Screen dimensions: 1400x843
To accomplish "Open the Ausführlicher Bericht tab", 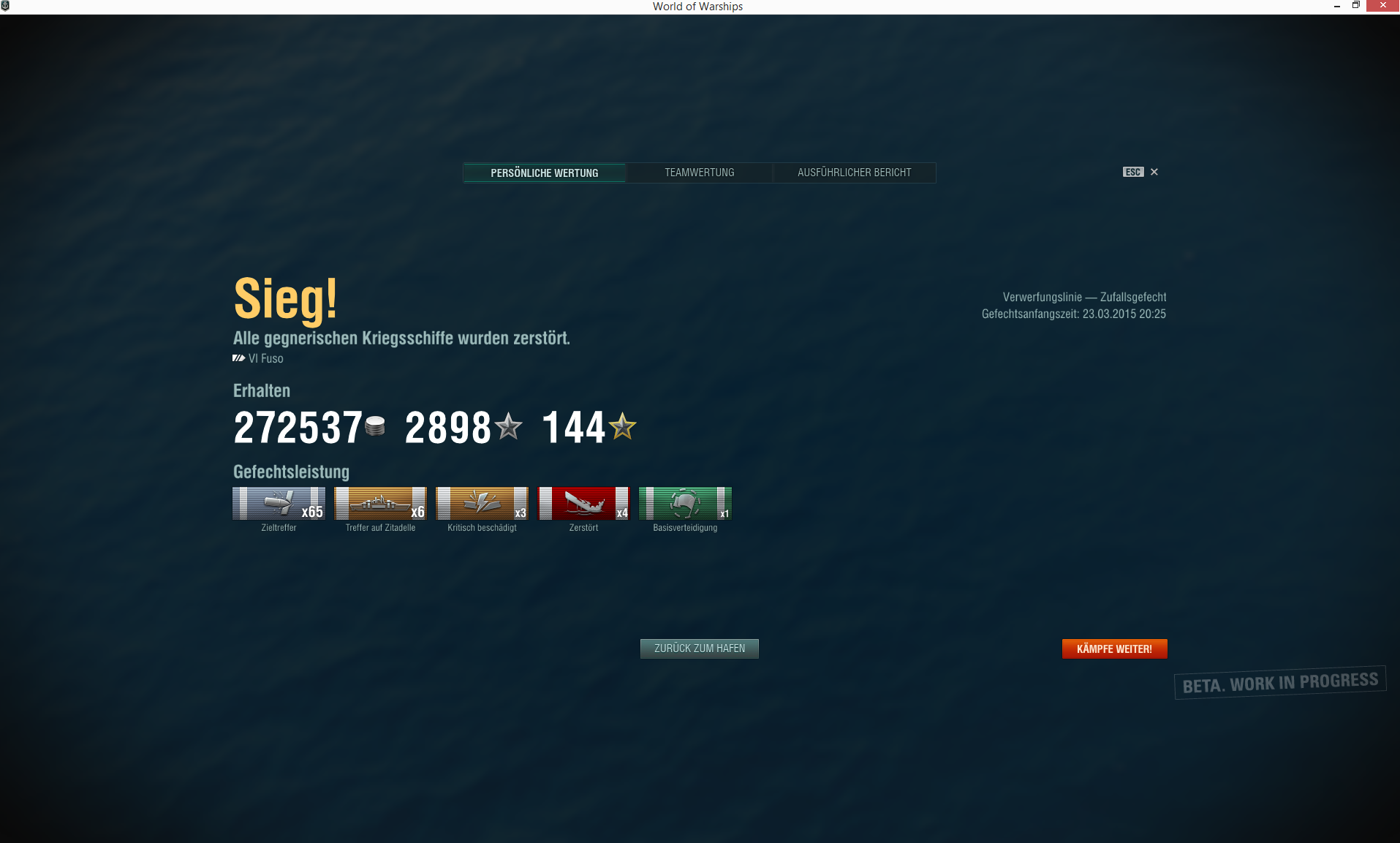I will [x=854, y=173].
